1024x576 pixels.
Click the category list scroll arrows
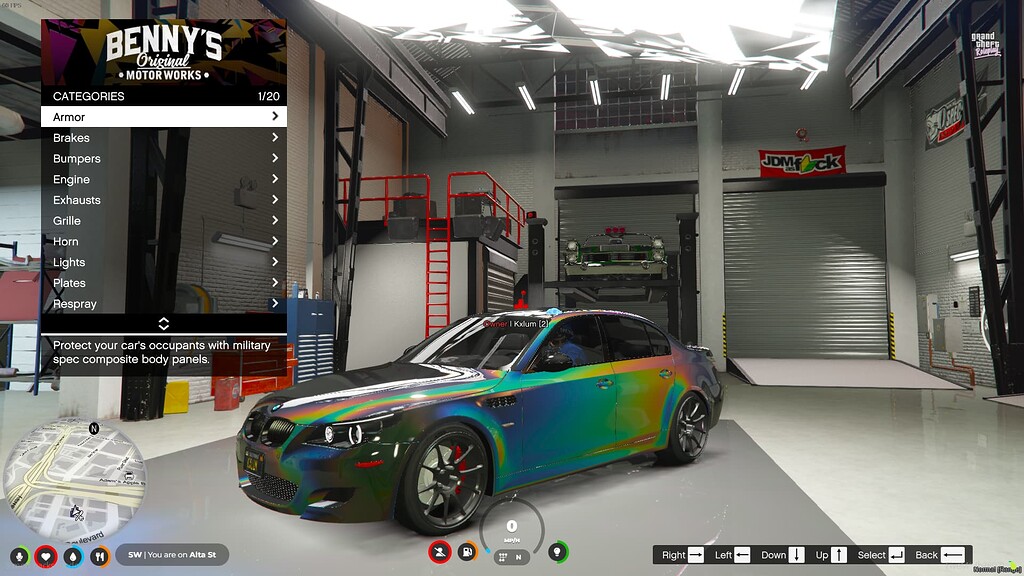tap(164, 324)
